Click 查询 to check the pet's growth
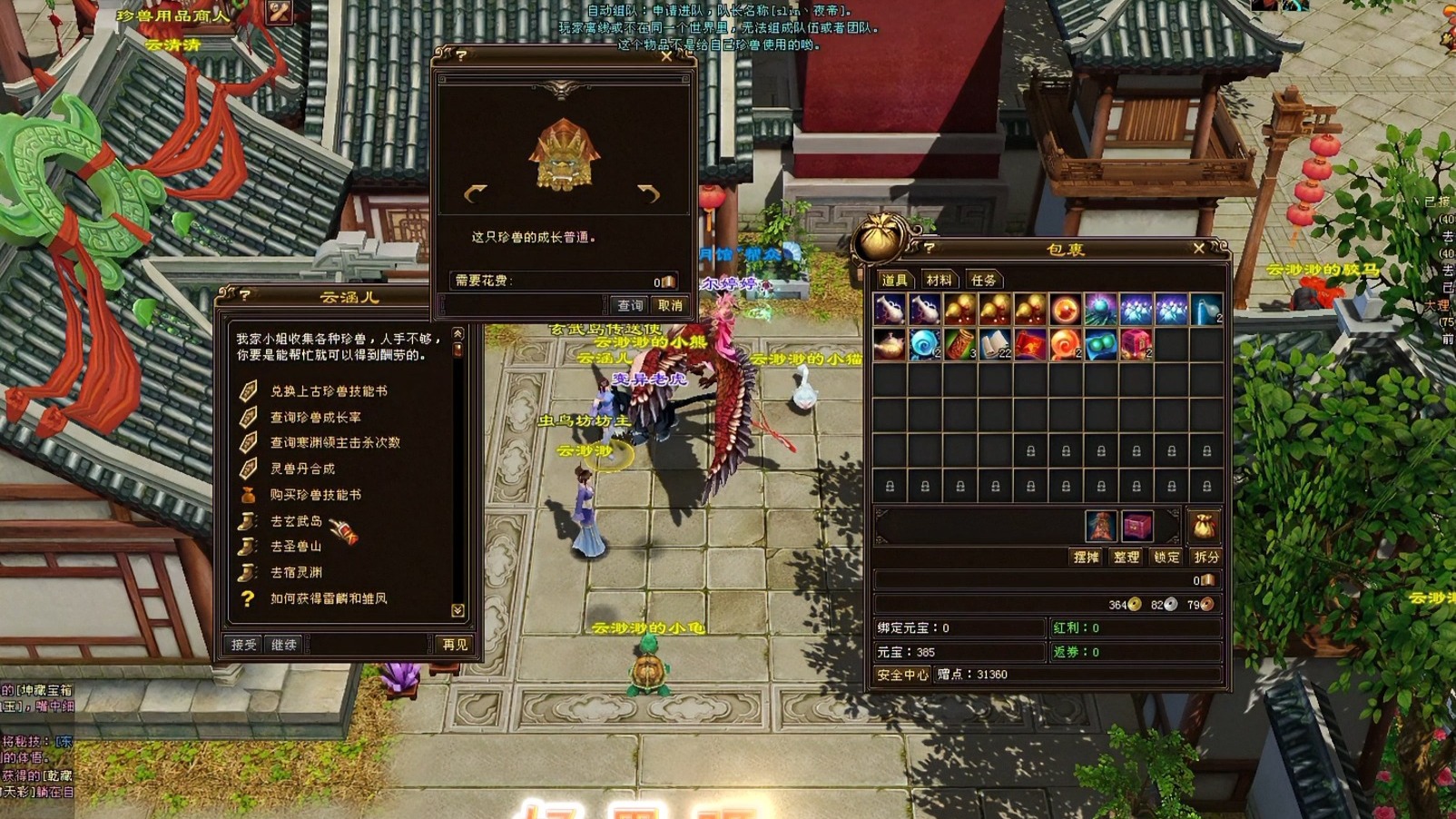1456x819 pixels. coord(629,306)
